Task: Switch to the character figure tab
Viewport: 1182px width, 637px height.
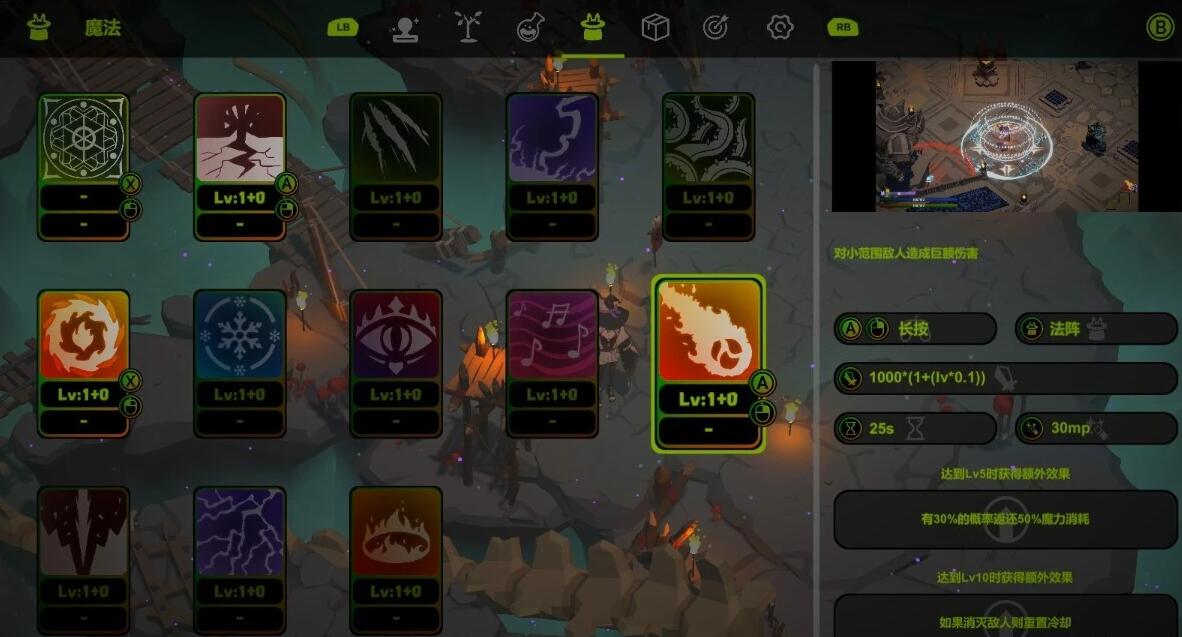Action: click(404, 28)
